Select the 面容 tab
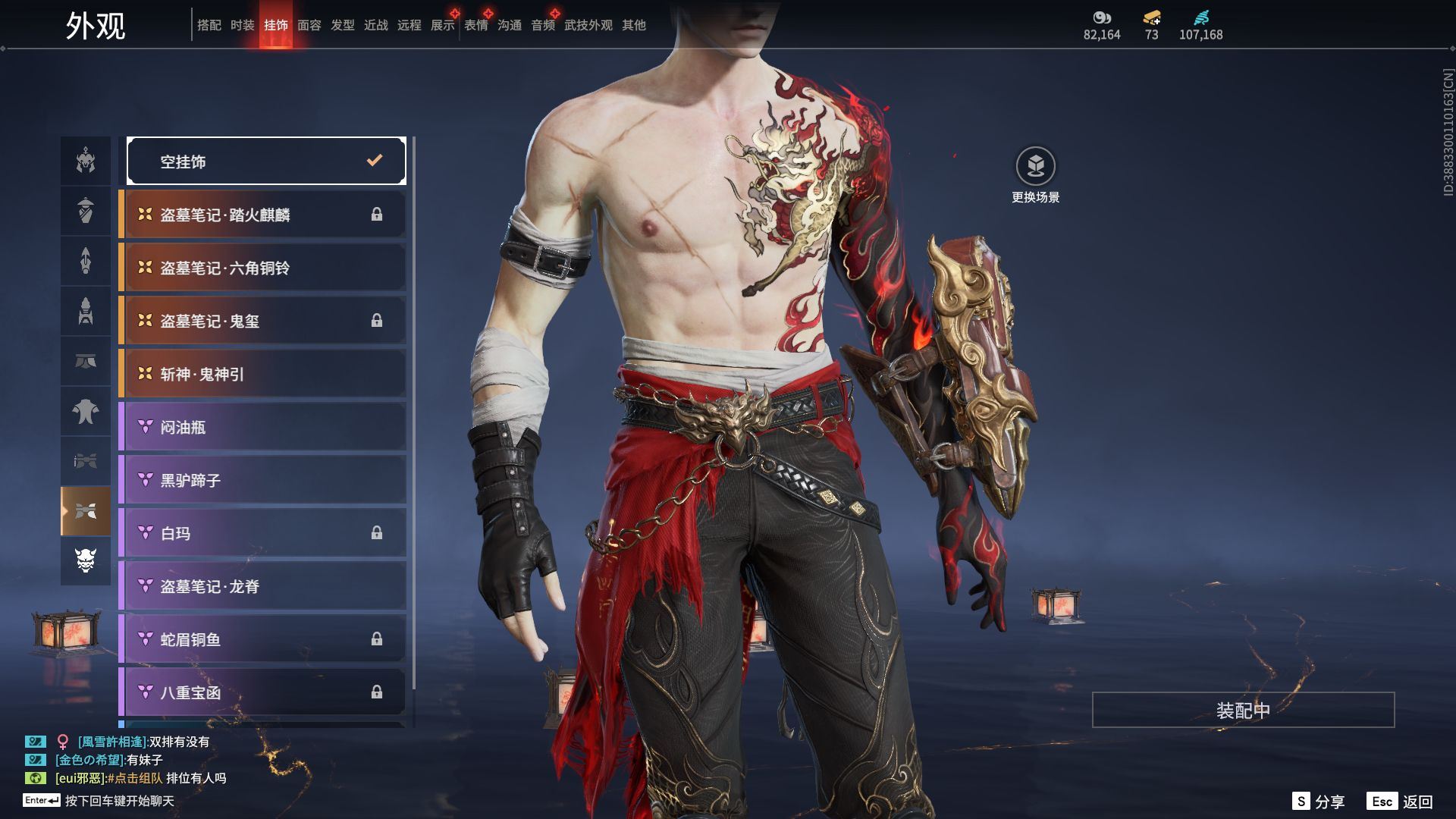This screenshot has width=1456, height=819. [x=309, y=25]
